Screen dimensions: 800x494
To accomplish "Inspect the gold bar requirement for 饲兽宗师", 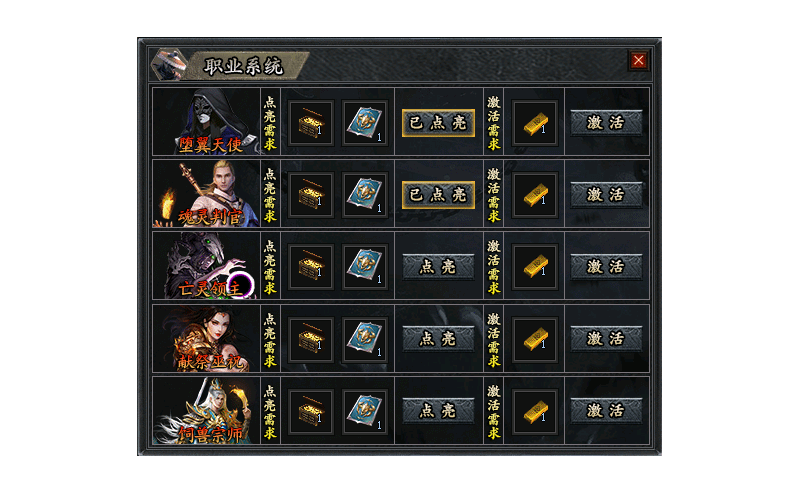I will 535,411.
